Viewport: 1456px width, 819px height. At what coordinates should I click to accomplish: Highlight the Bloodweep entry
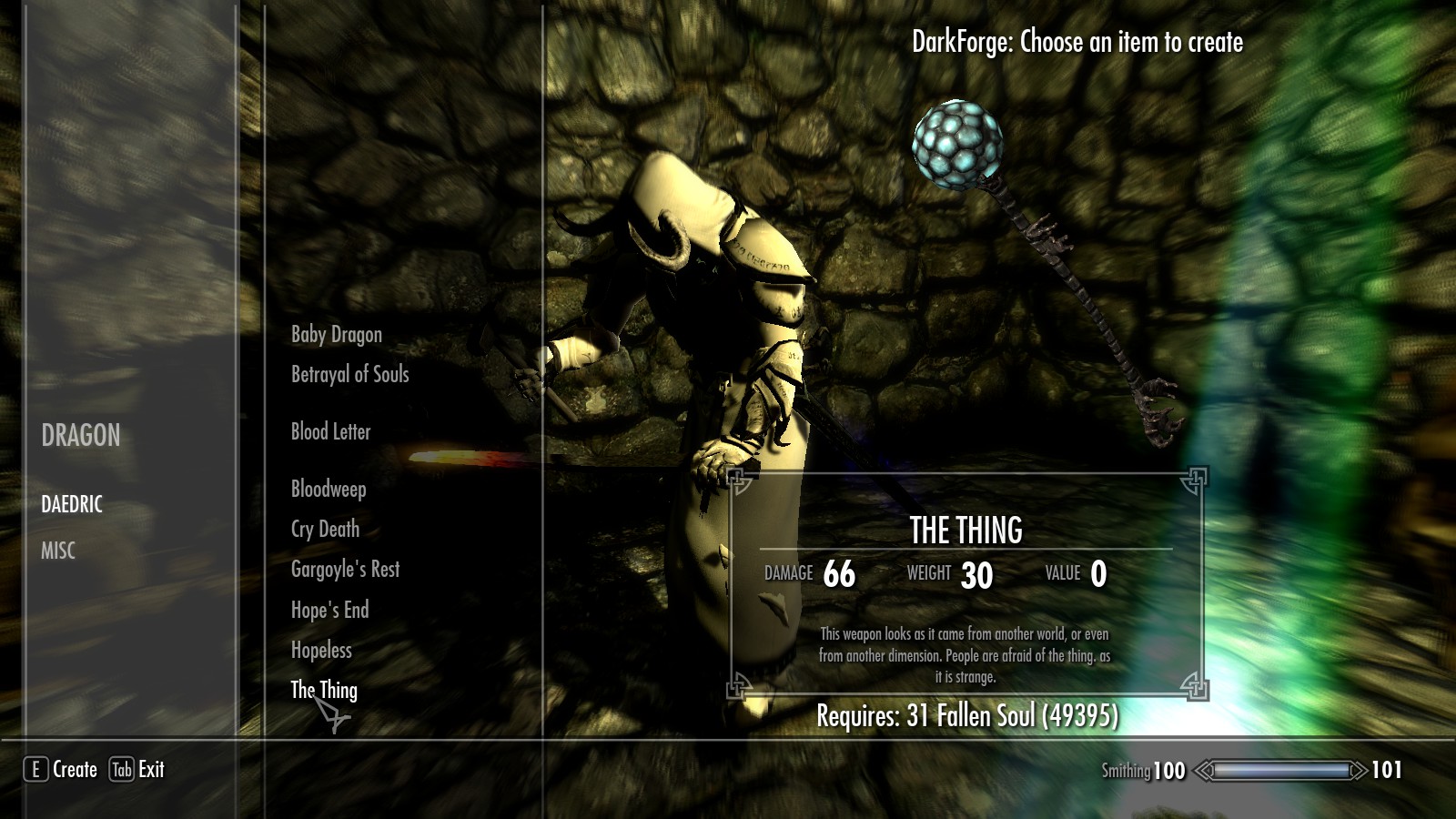(x=329, y=490)
